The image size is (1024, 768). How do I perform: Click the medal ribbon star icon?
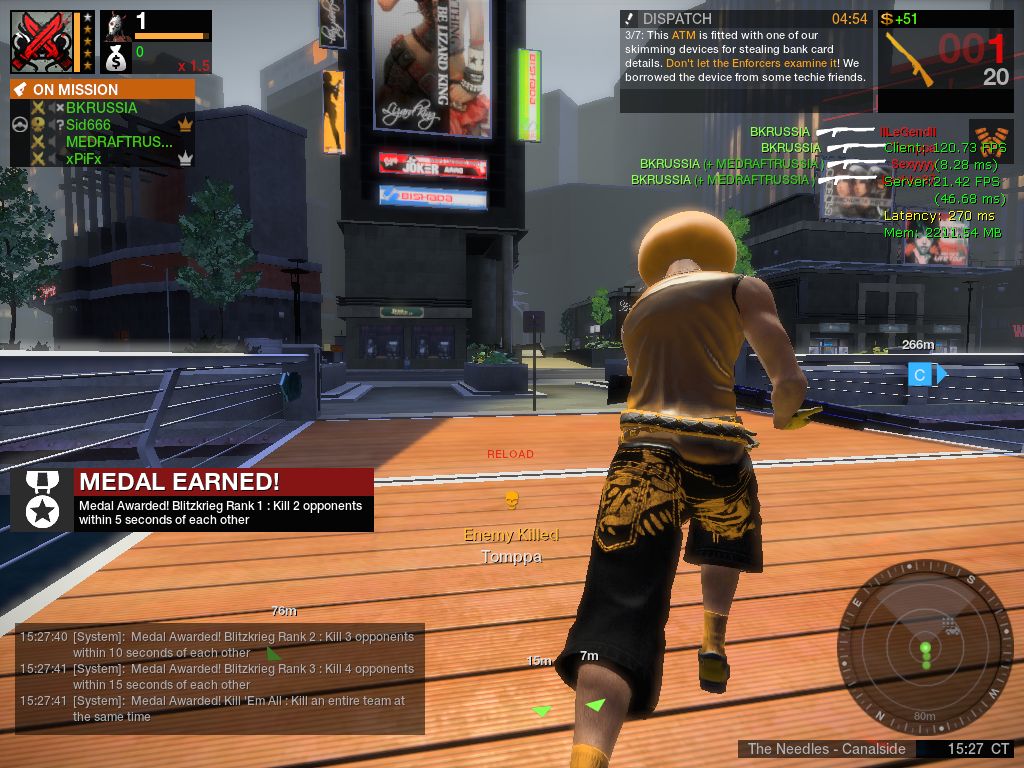(x=42, y=499)
